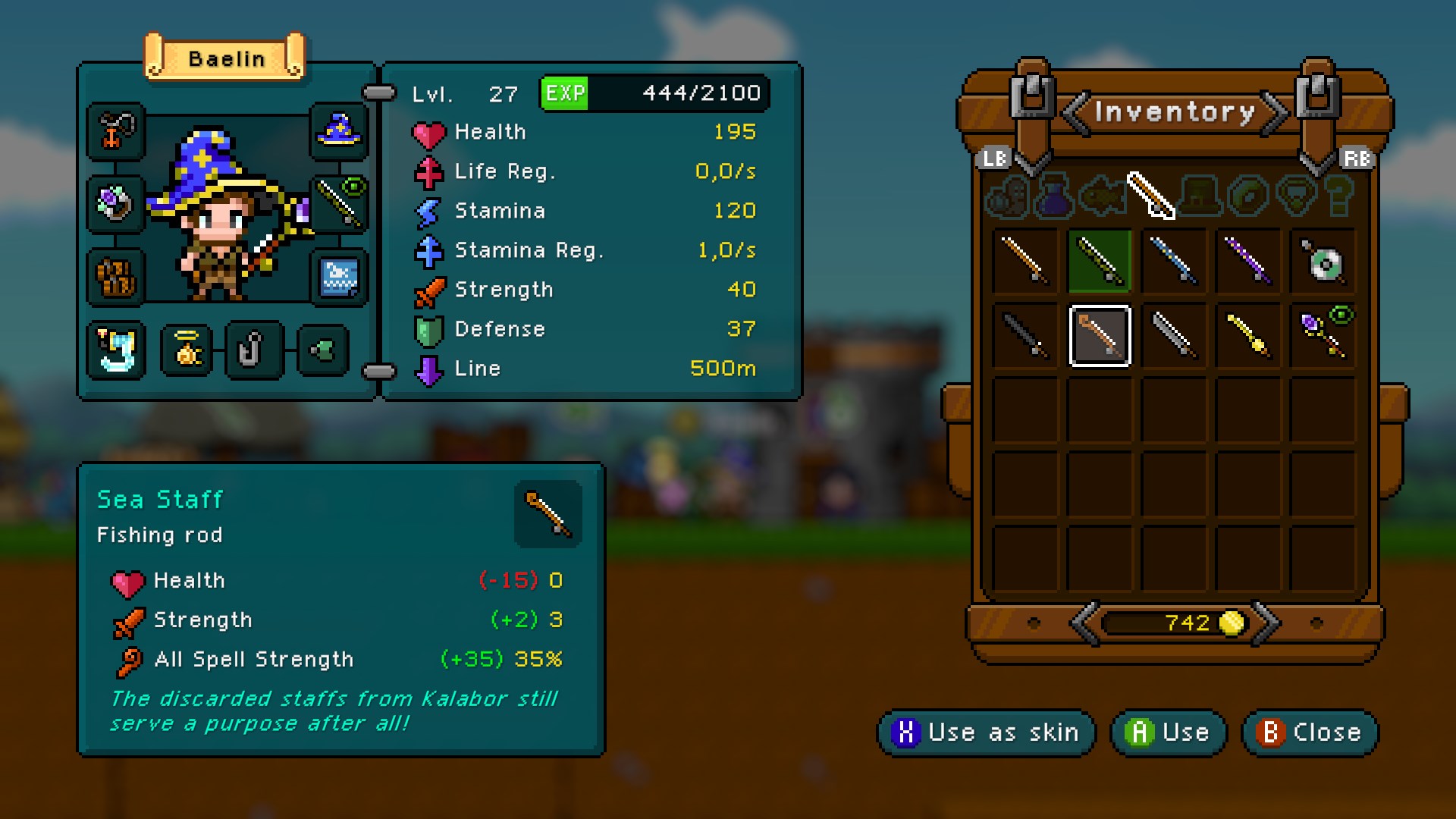The height and width of the screenshot is (819, 1456).
Task: Open the fish category tab
Action: pos(1103,196)
